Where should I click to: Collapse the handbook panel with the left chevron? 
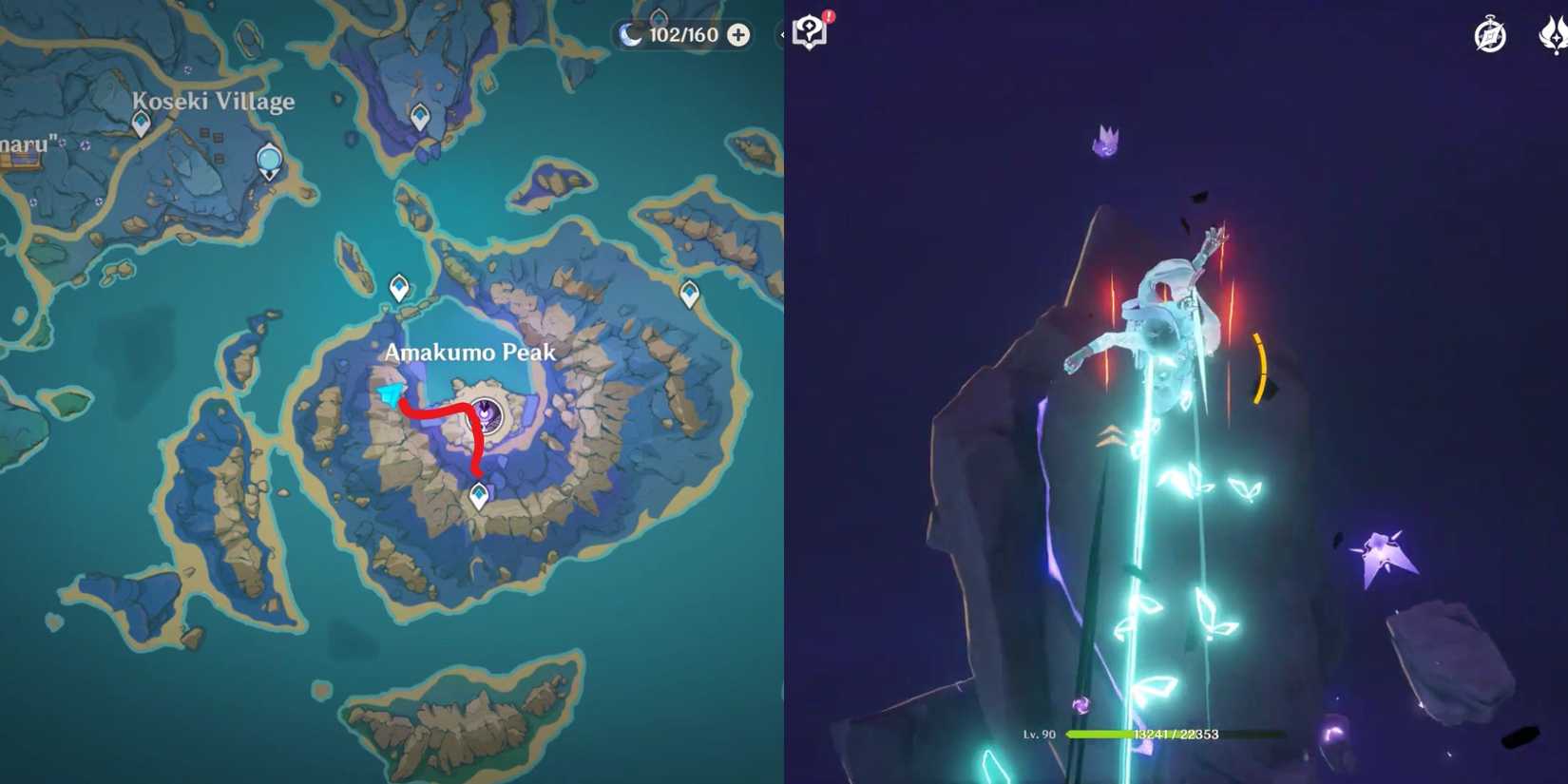point(781,34)
